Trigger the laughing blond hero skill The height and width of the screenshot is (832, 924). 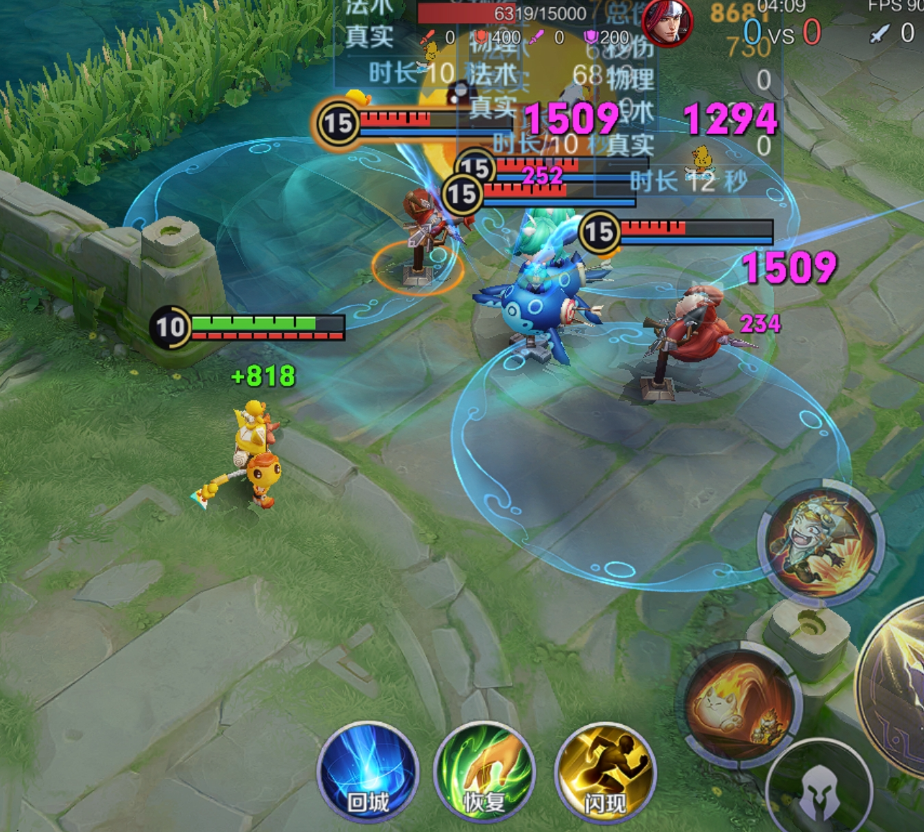pos(821,543)
